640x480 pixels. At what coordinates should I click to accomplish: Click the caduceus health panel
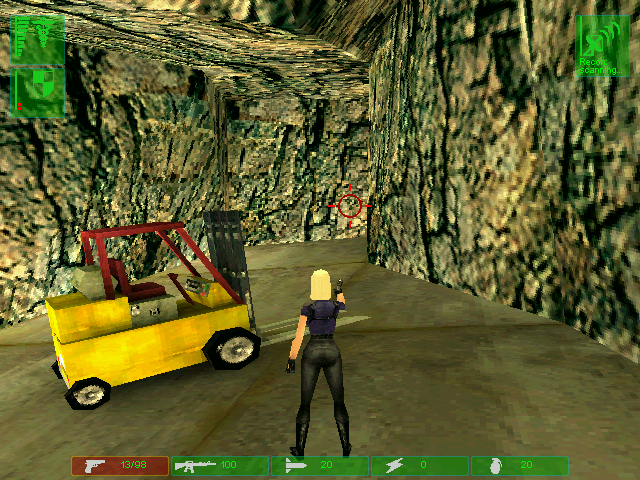[x=37, y=39]
